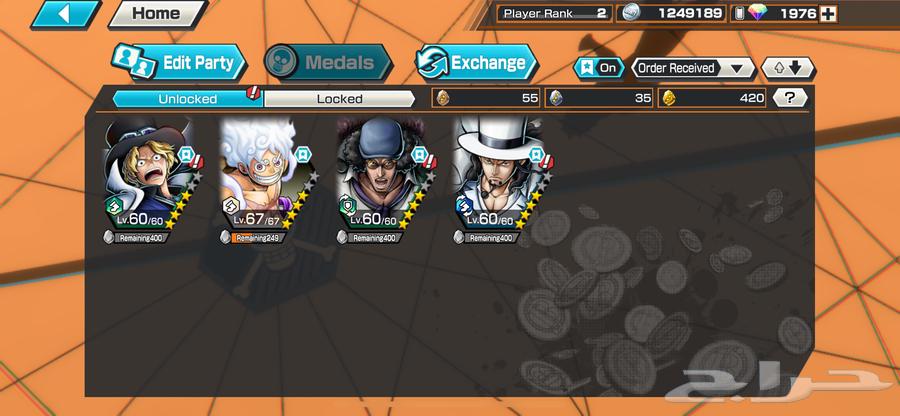Screen dimensions: 900x416
Task: Open the Exchange menu
Action: coord(476,62)
